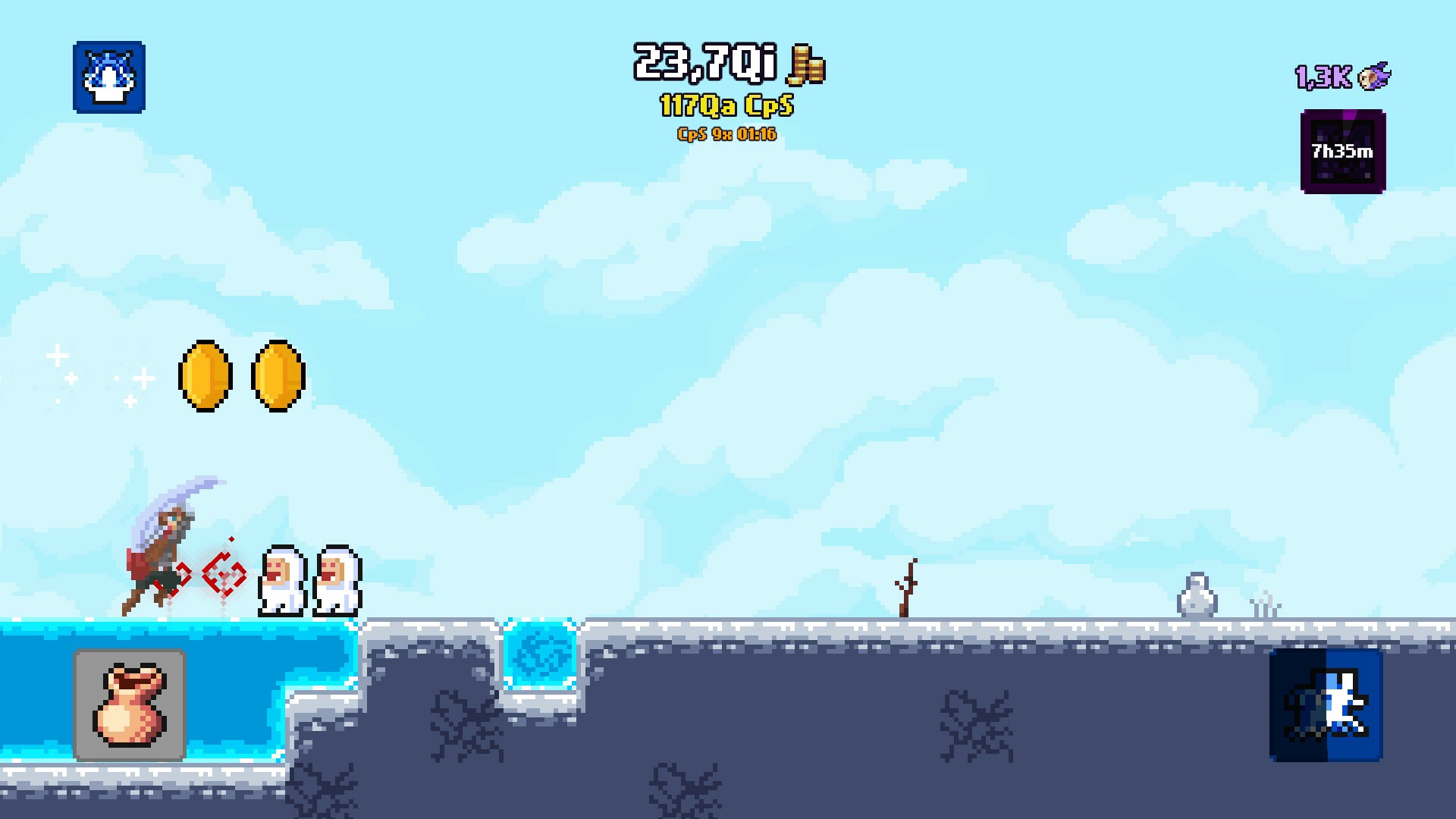The image size is (1456, 819).
Task: Click the bare sapling sticking from the snow
Action: (x=907, y=588)
